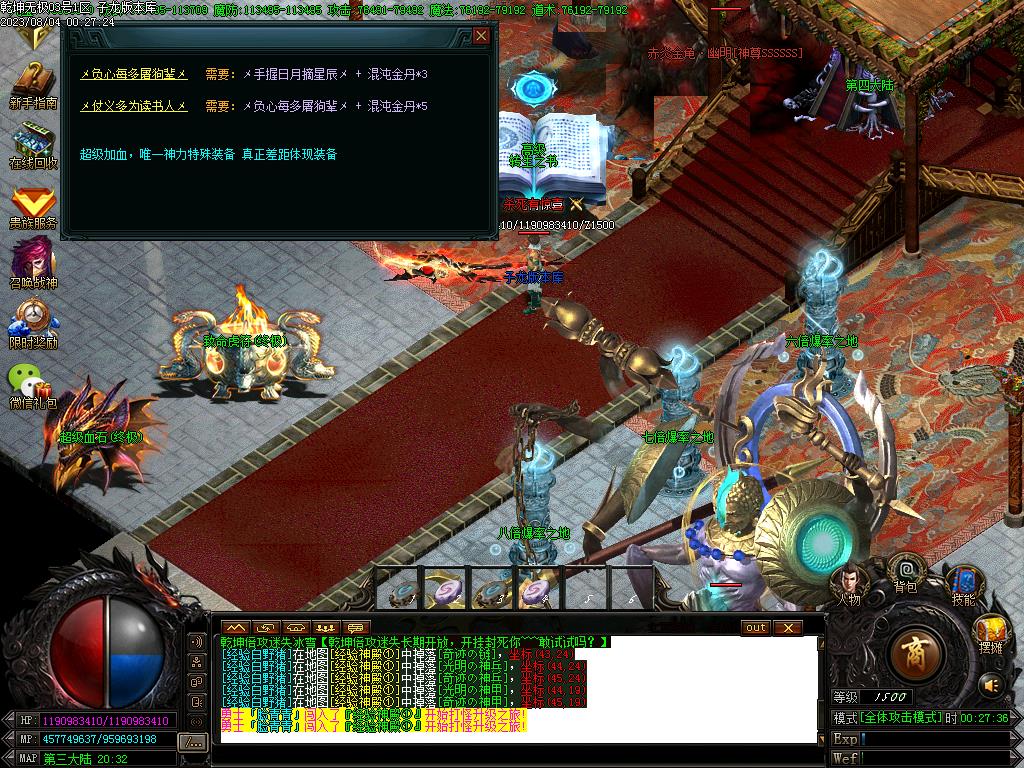Choose the 仗义多为读书人 synthesis link
The width and height of the screenshot is (1024, 768).
[x=134, y=106]
